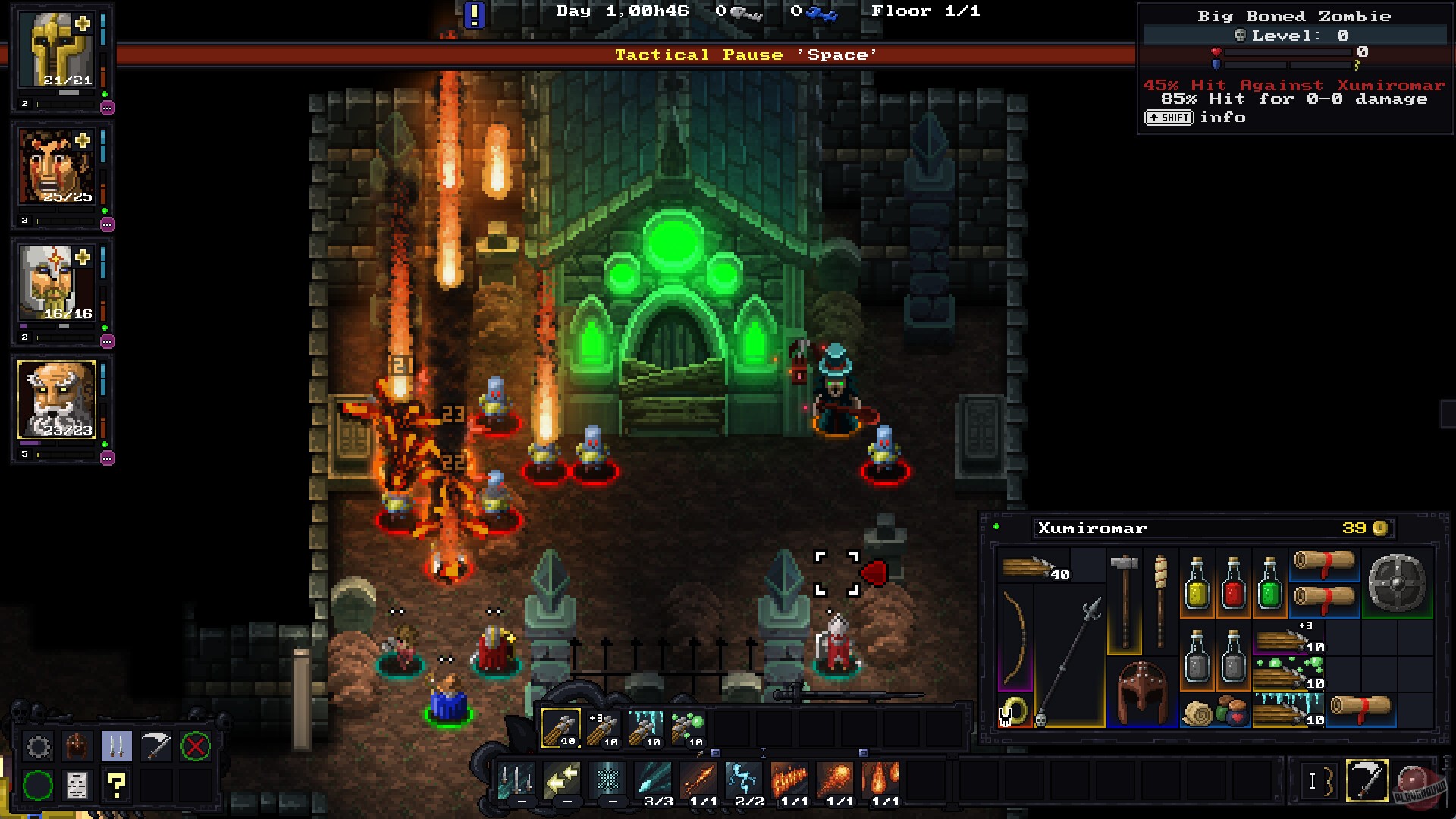The height and width of the screenshot is (819, 1456).
Task: Open the Xumiromar inventory title header
Action: [x=1090, y=529]
